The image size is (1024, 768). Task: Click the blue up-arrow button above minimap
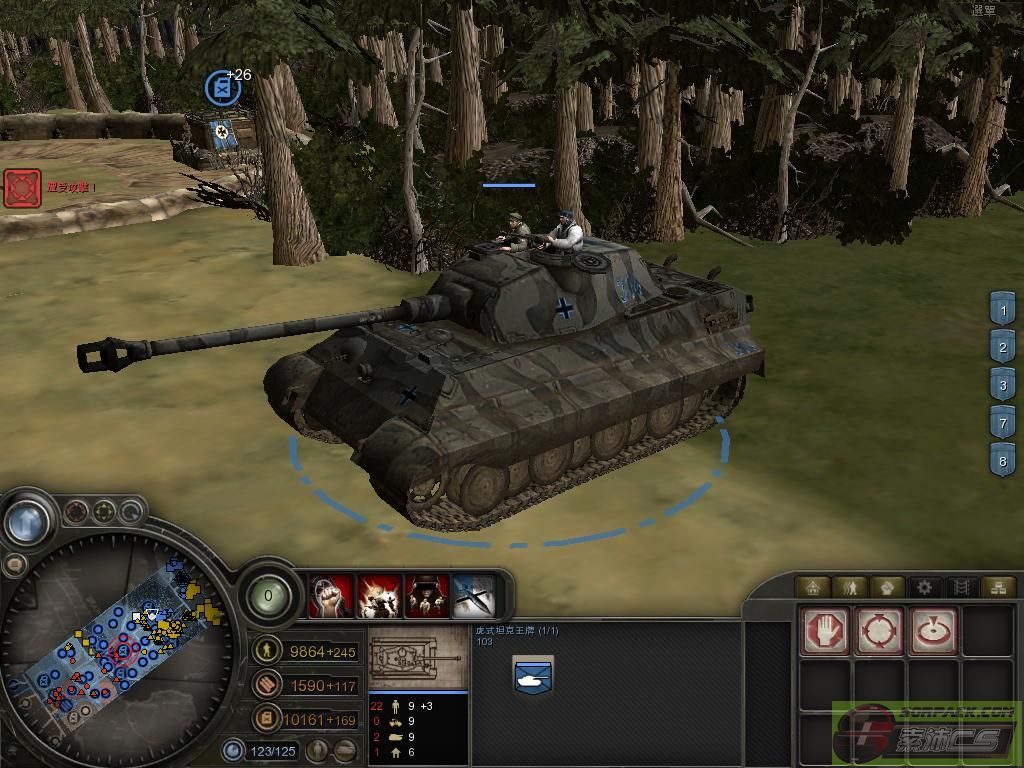27,521
